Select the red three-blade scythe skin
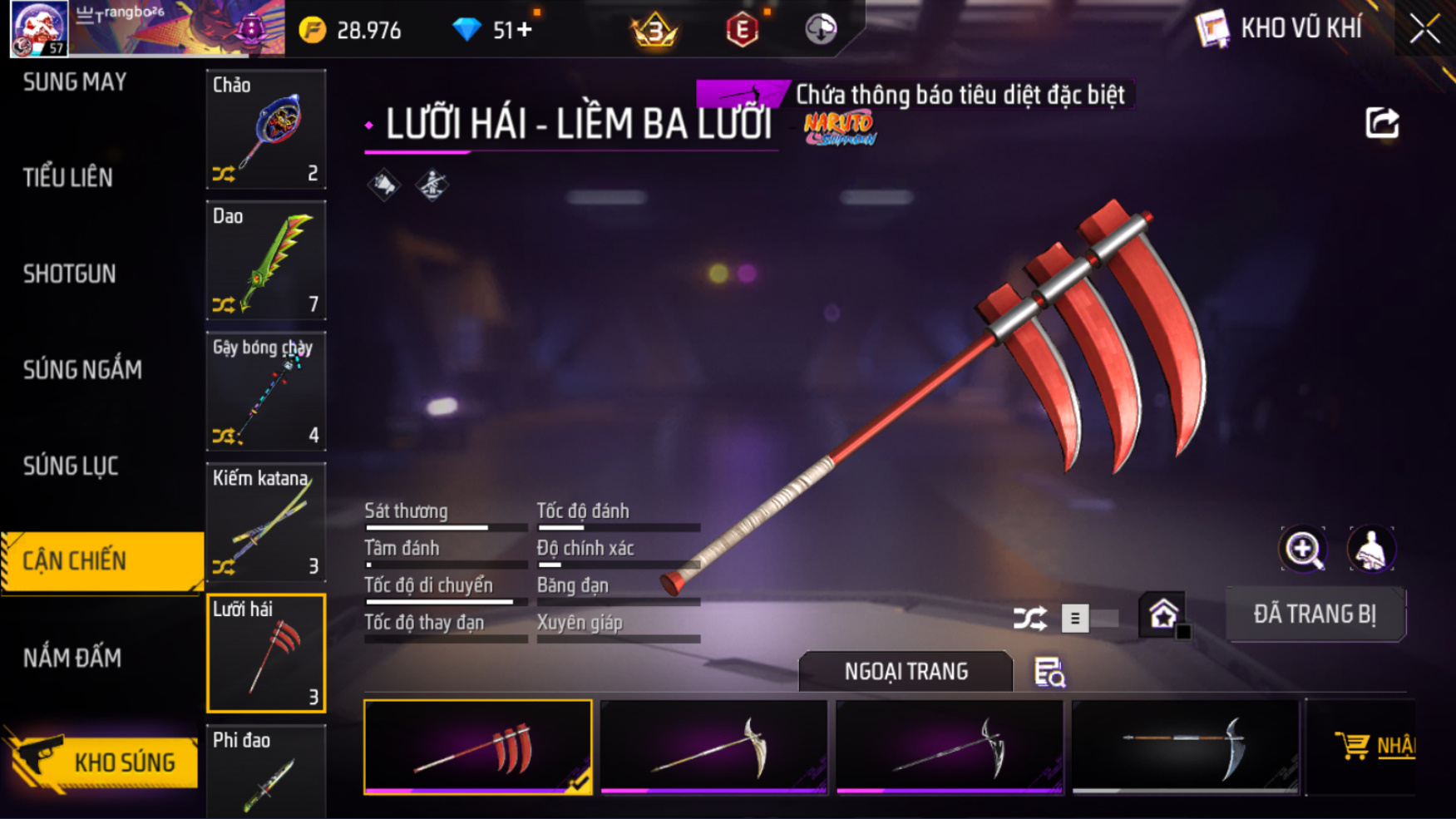The image size is (1456, 819). point(478,747)
